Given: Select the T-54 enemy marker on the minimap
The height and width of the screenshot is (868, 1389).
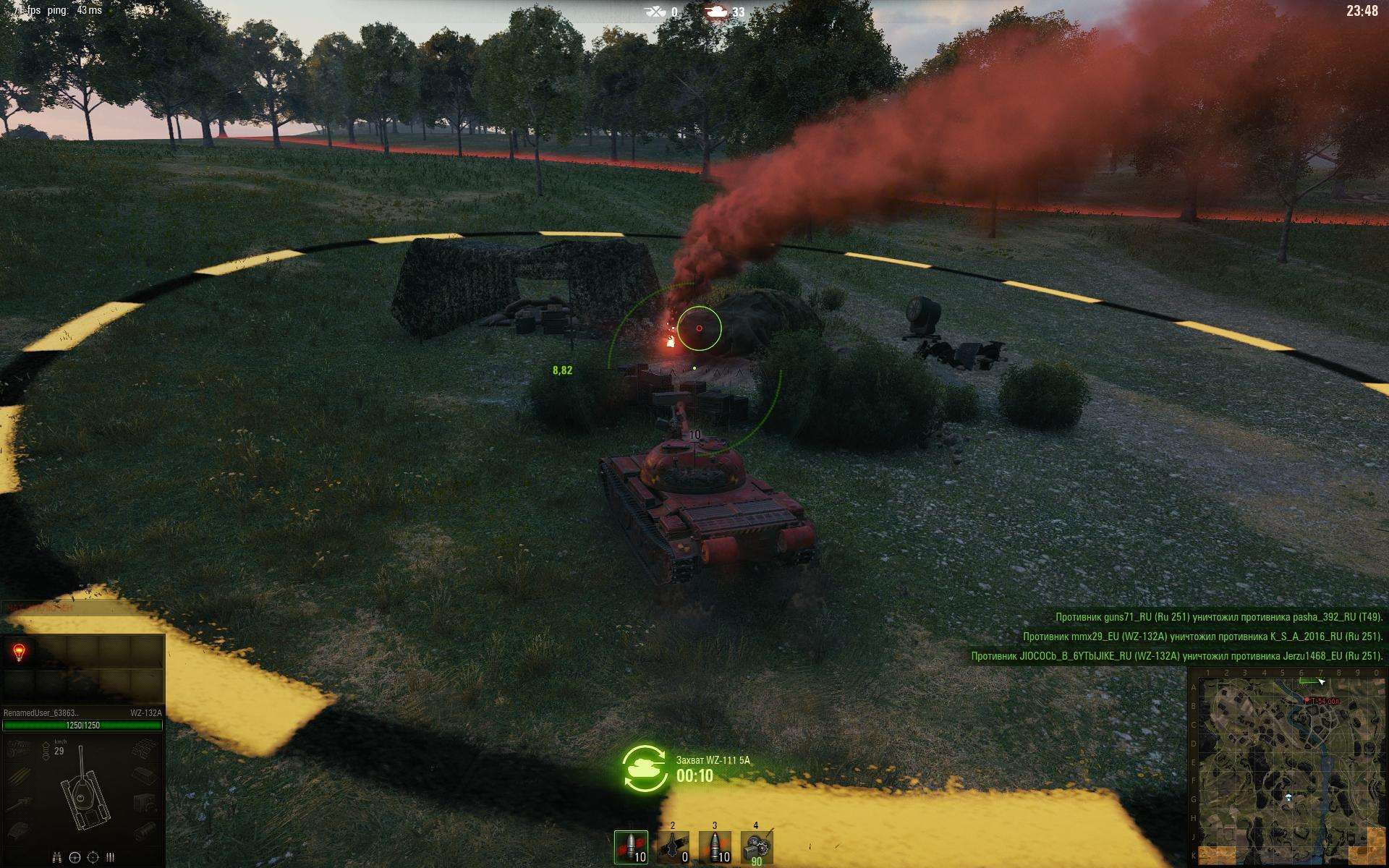Looking at the screenshot, I should pos(1306,700).
